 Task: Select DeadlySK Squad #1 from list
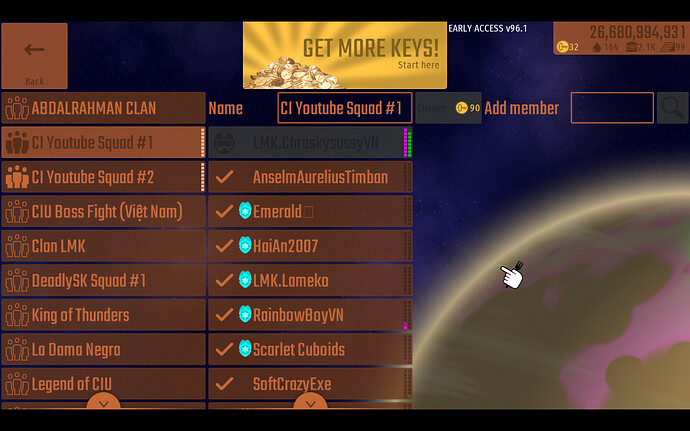point(104,281)
